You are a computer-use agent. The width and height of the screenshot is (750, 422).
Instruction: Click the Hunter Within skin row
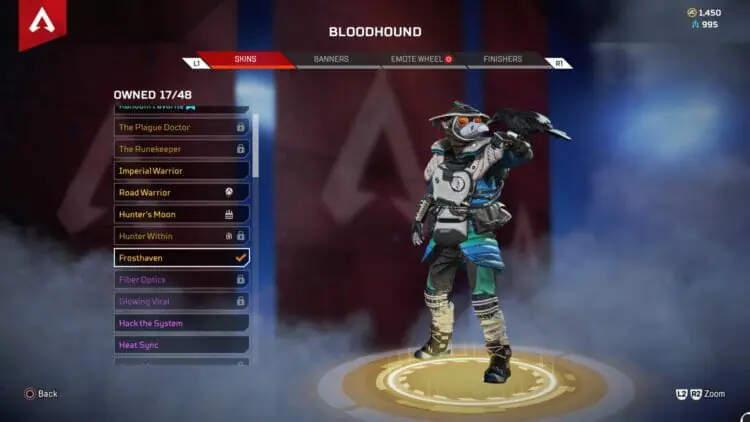click(x=181, y=236)
